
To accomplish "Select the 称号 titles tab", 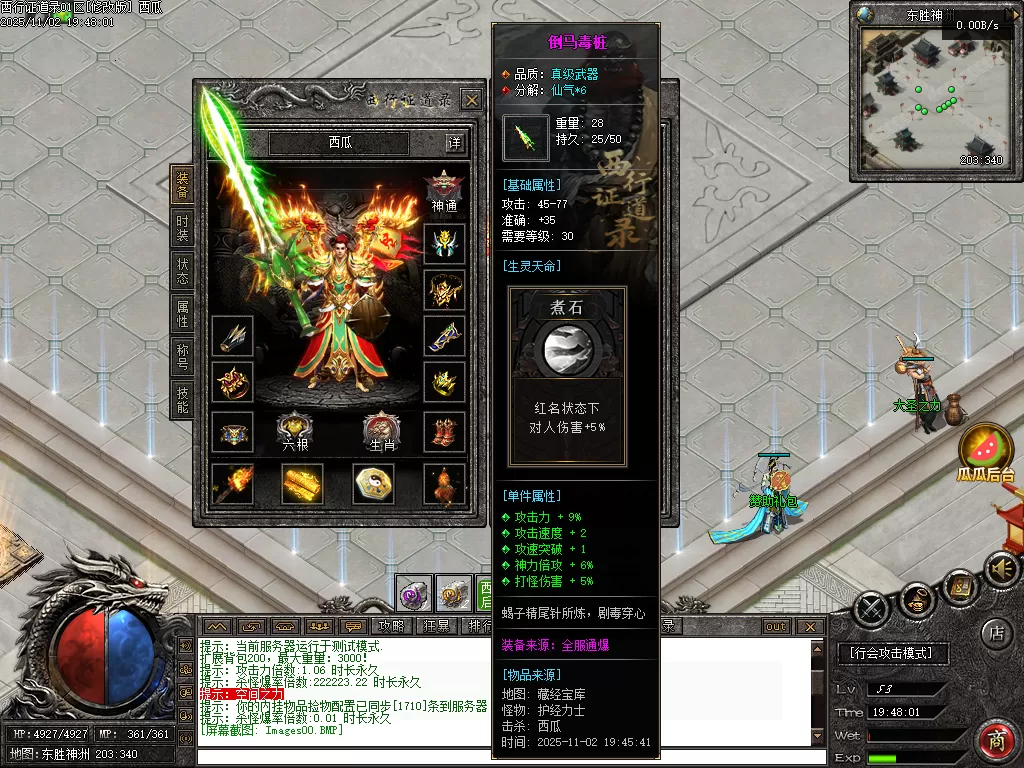I will (x=182, y=358).
